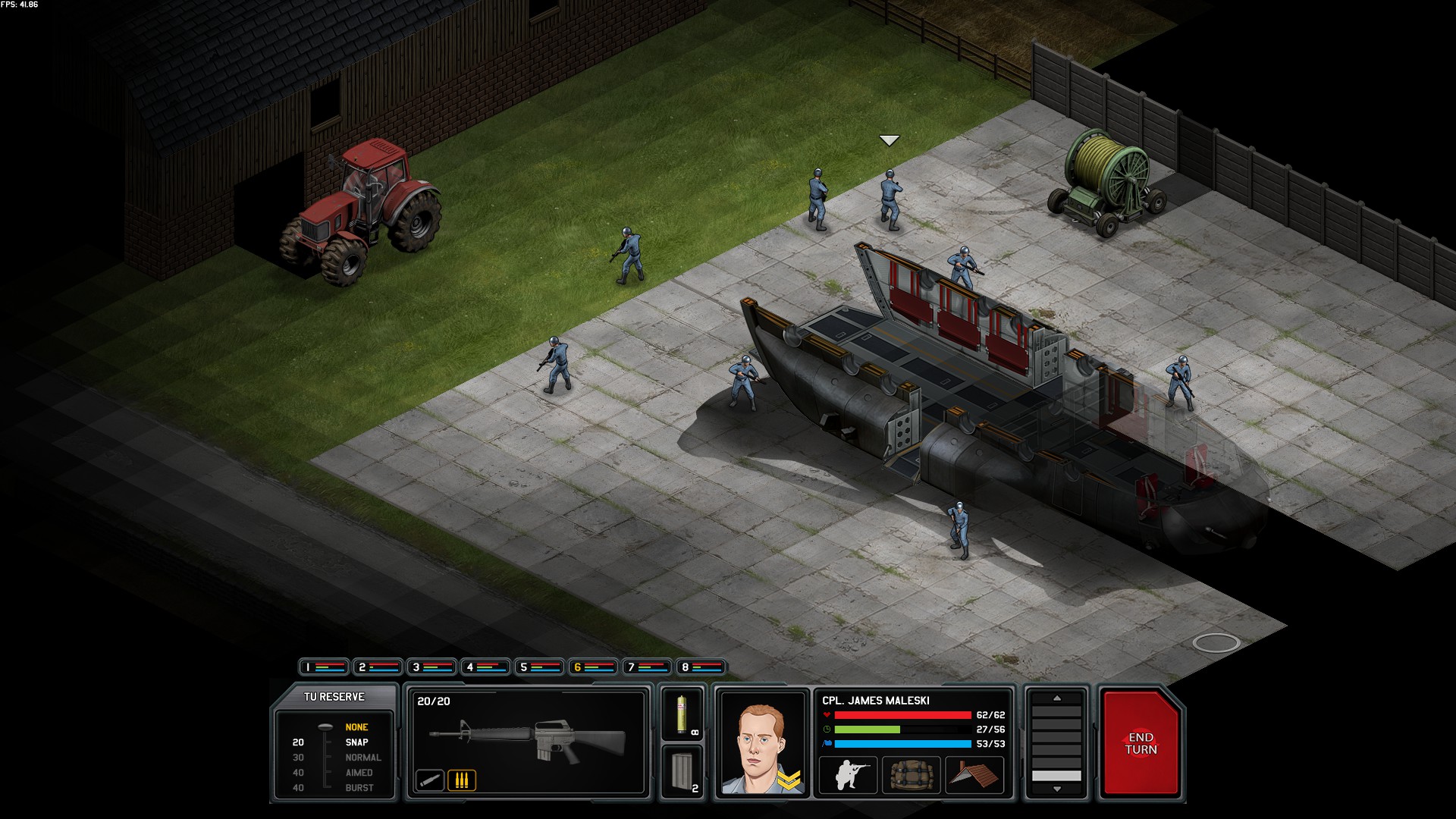This screenshot has height=819, width=1456.
Task: Click James Maleski's soldier portrait
Action: coord(762,743)
